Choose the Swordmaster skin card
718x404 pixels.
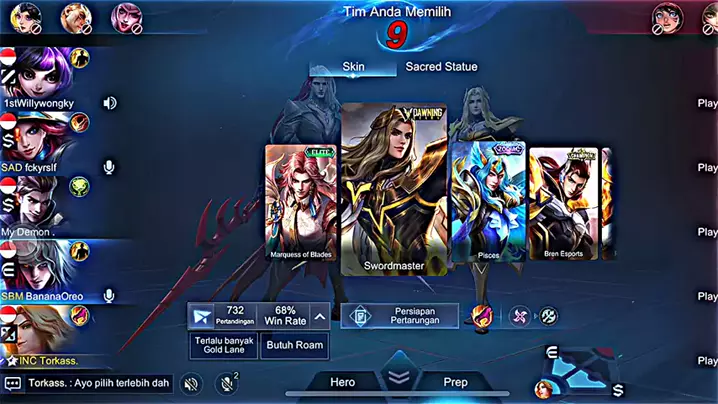pos(393,190)
